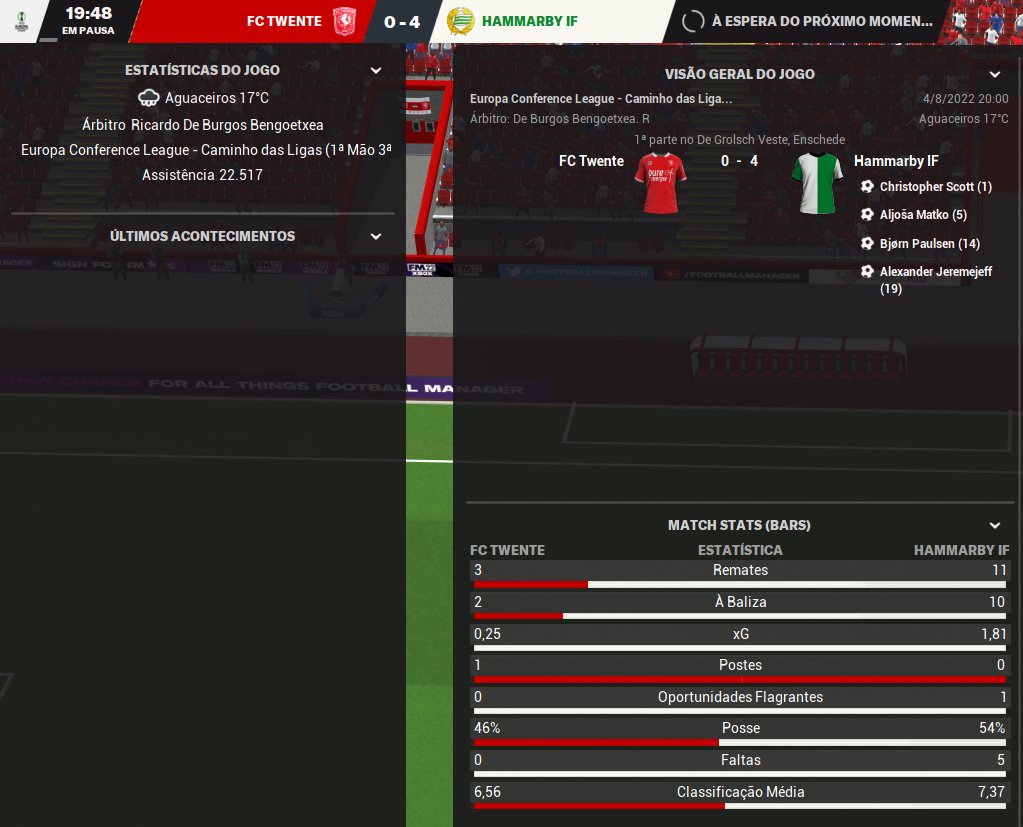Open goalscorer Christopher Scott's profile
1023x827 pixels.
(935, 187)
